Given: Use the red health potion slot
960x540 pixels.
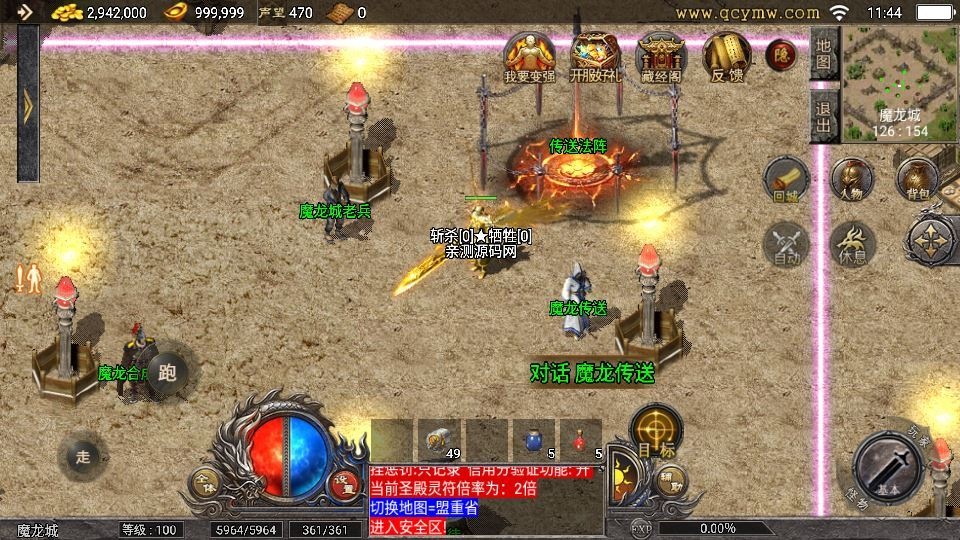Looking at the screenshot, I should click(x=582, y=439).
